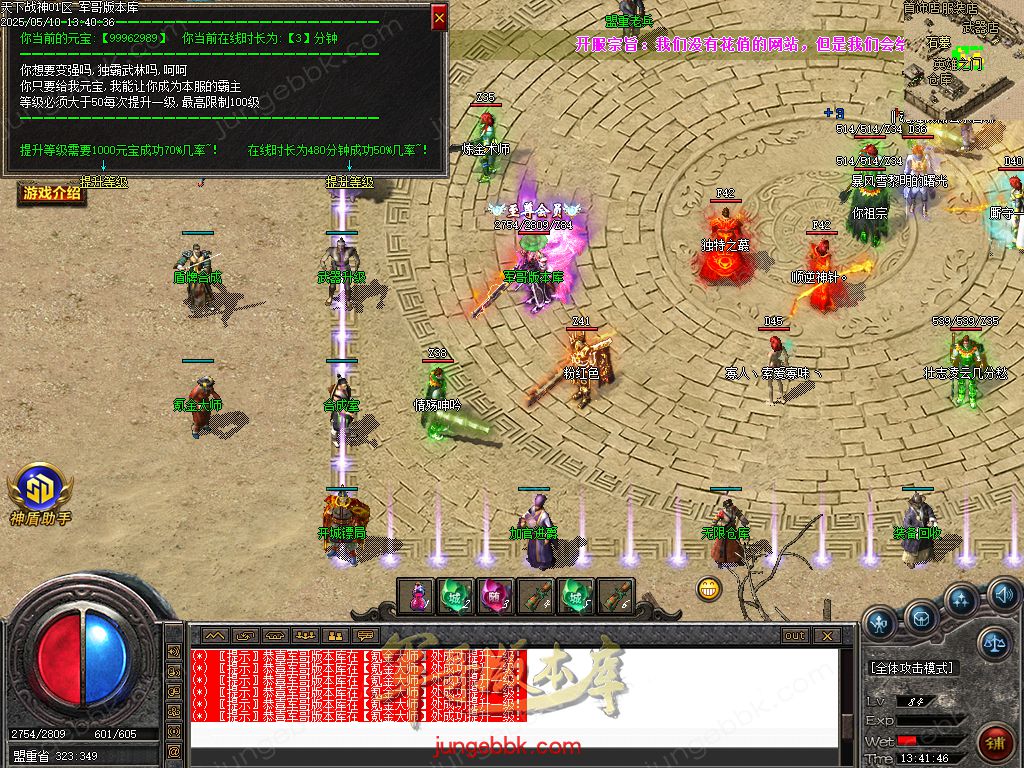This screenshot has width=1024, height=768.
Task: Open the balance scales trade button
Action: point(994,643)
